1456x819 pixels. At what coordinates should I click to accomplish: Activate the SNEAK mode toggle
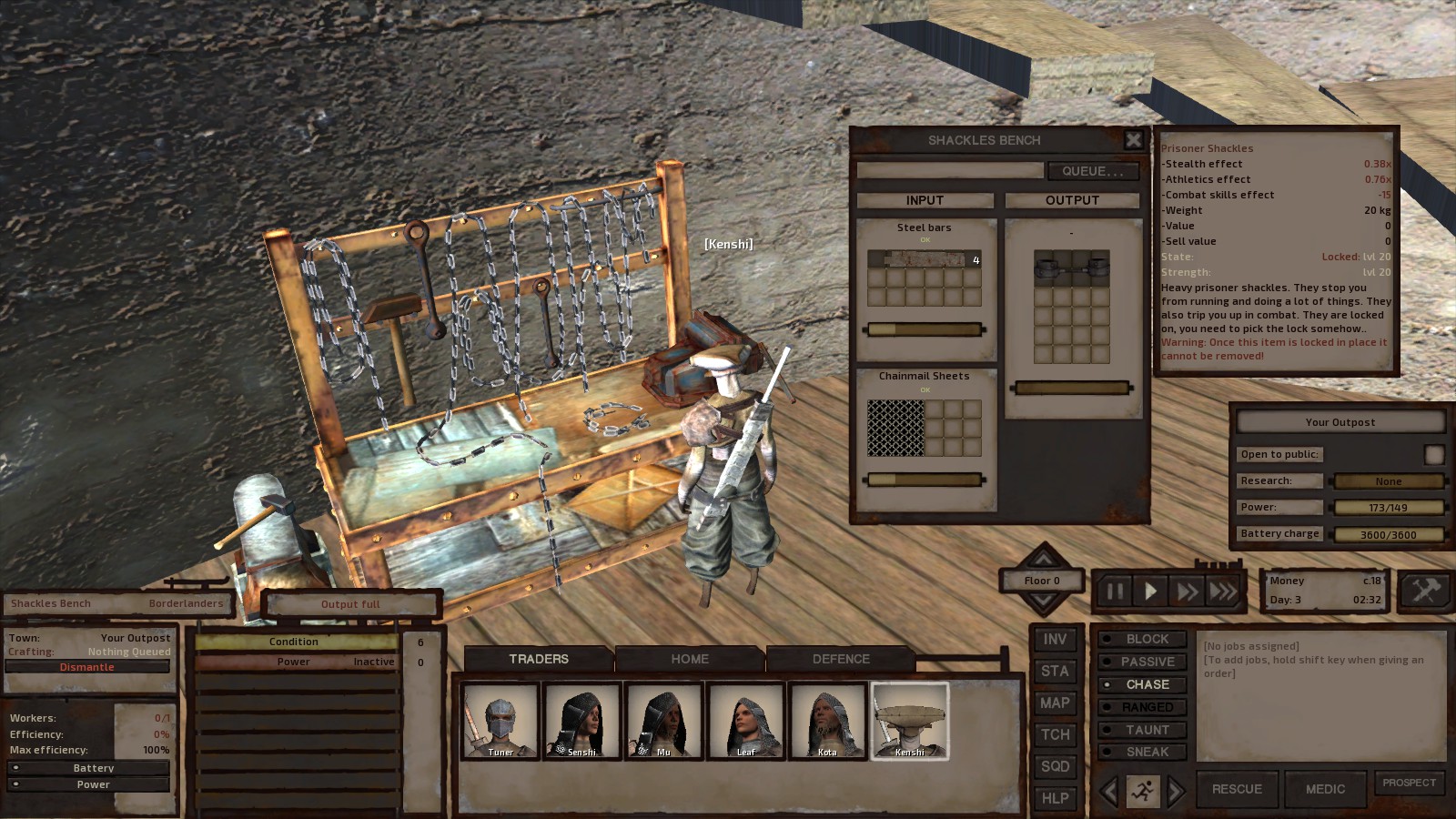click(x=1141, y=752)
